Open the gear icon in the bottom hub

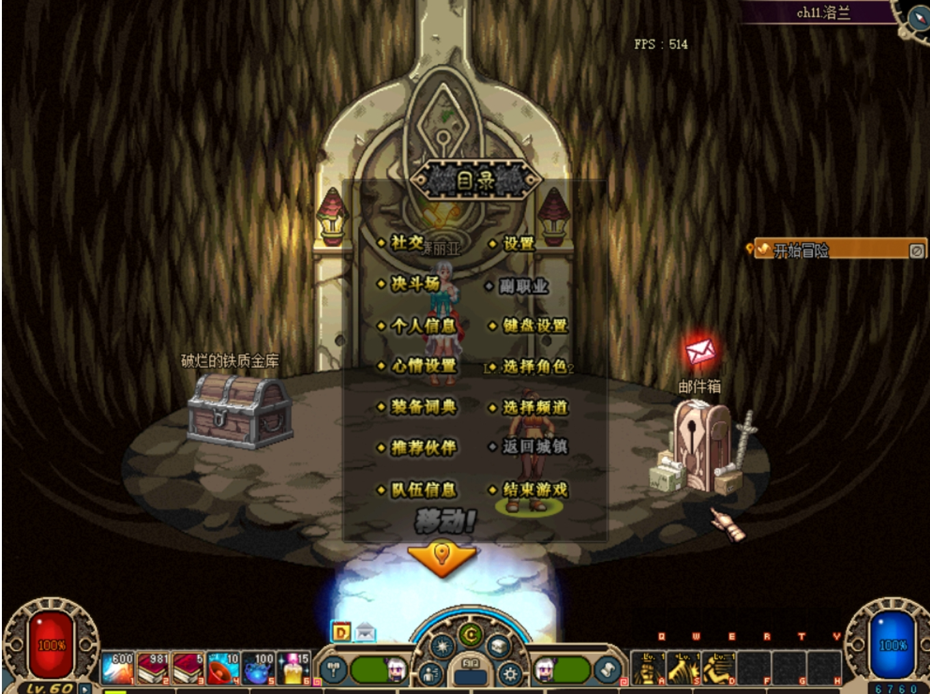pyautogui.click(x=510, y=673)
